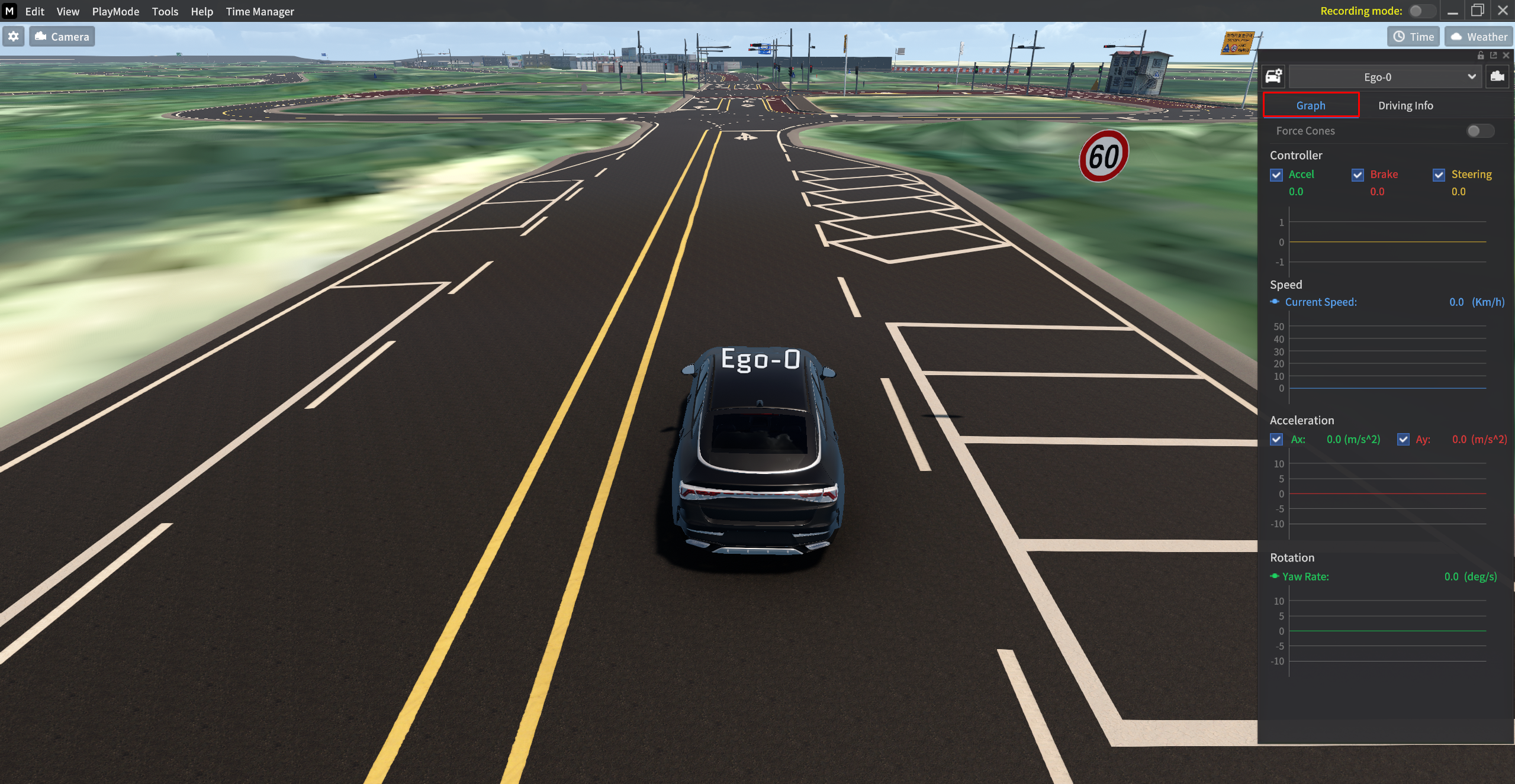
Task: Open the Weather settings button
Action: (x=1478, y=37)
